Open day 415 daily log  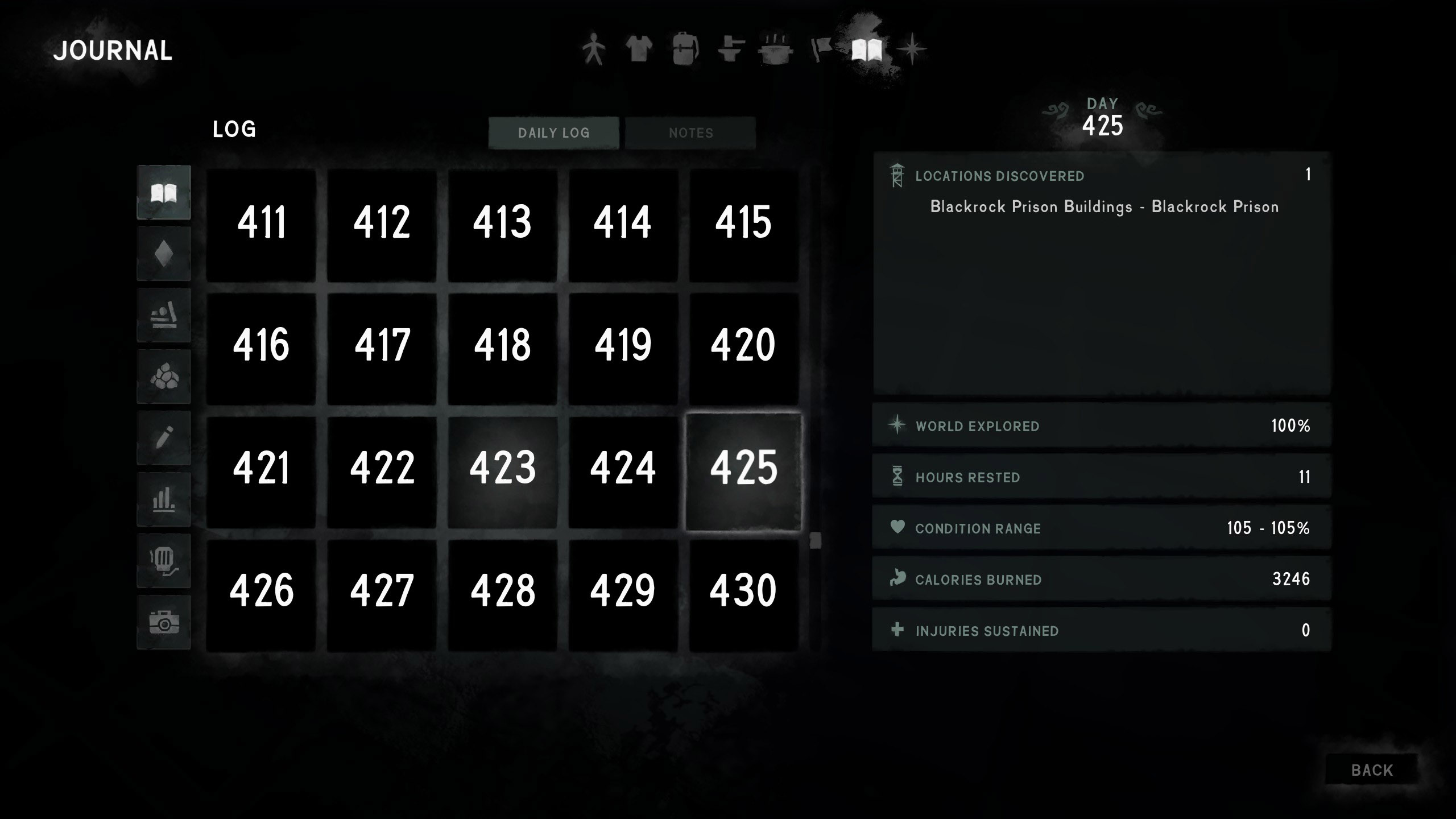[x=743, y=224]
